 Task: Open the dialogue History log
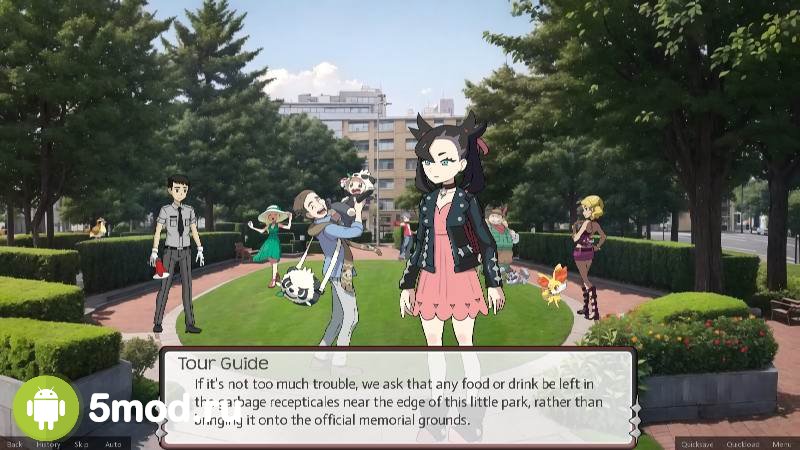48,444
